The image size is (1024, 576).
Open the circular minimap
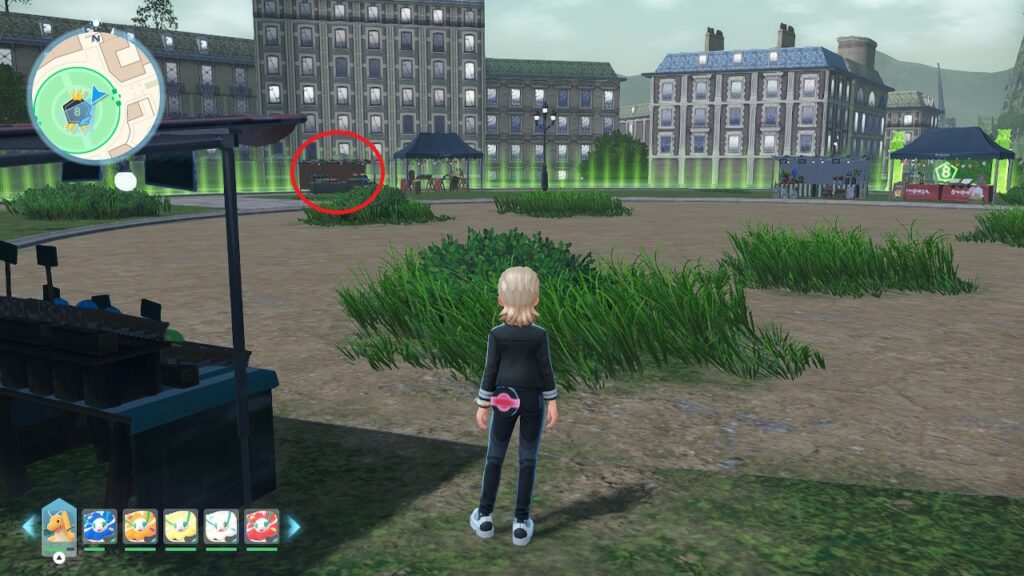point(96,92)
